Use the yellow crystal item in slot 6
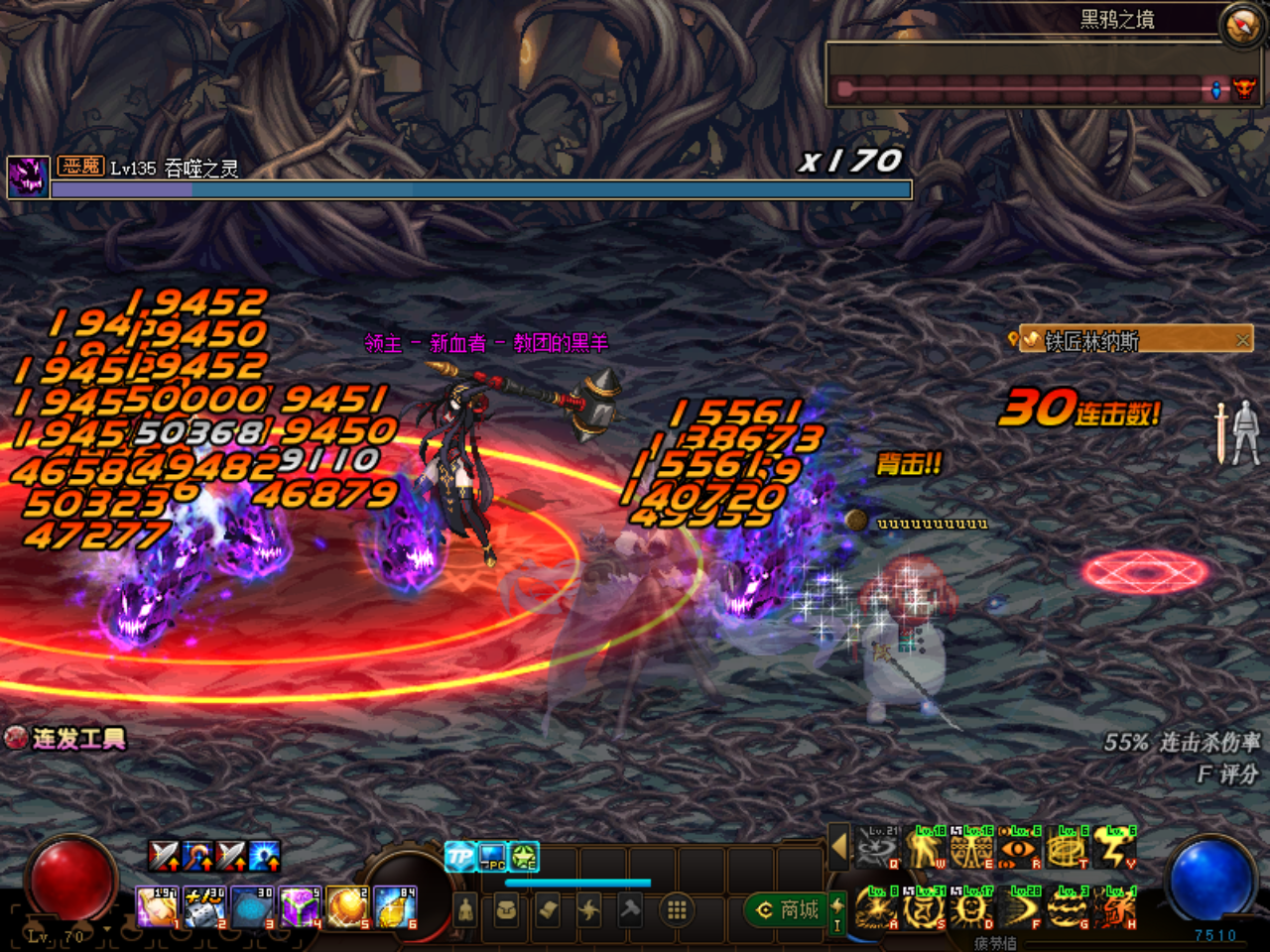Screen dimensions: 1270x952 click(x=394, y=907)
